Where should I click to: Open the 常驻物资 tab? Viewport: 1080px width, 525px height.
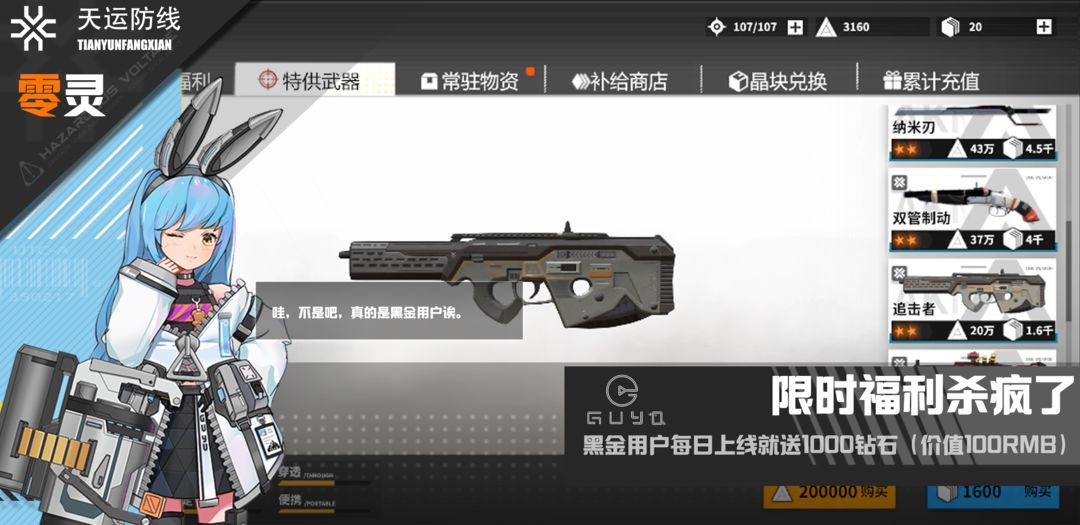[476, 81]
